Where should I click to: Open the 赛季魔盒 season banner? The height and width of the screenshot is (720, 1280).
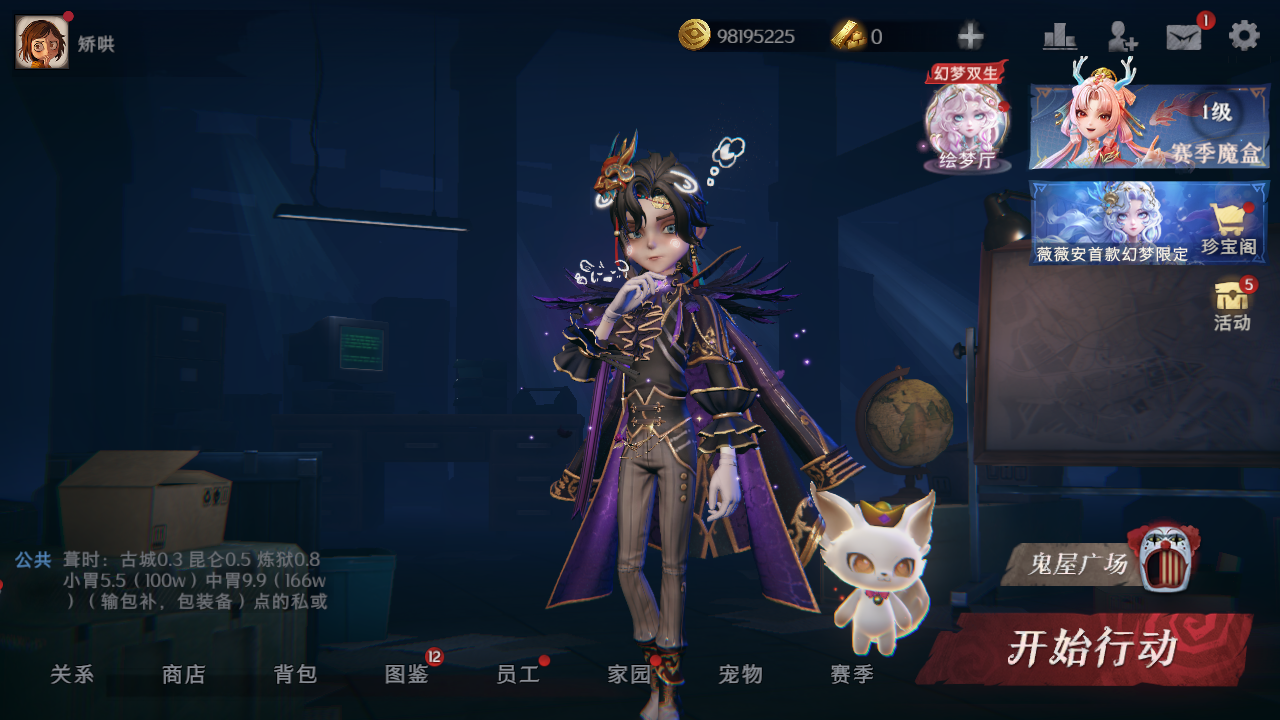click(1149, 126)
